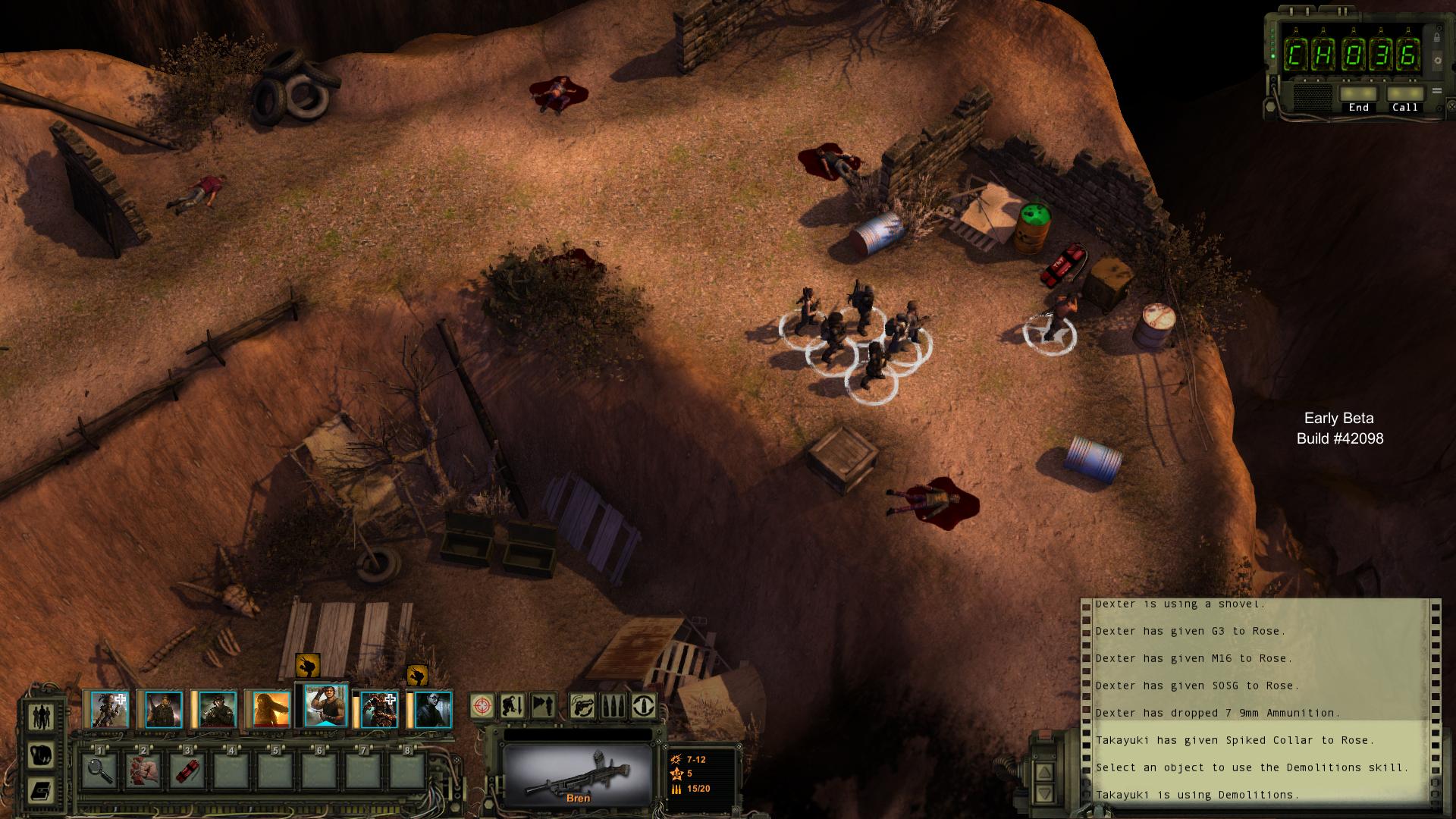
Task: Open the logbook journal button
Action: [41, 791]
